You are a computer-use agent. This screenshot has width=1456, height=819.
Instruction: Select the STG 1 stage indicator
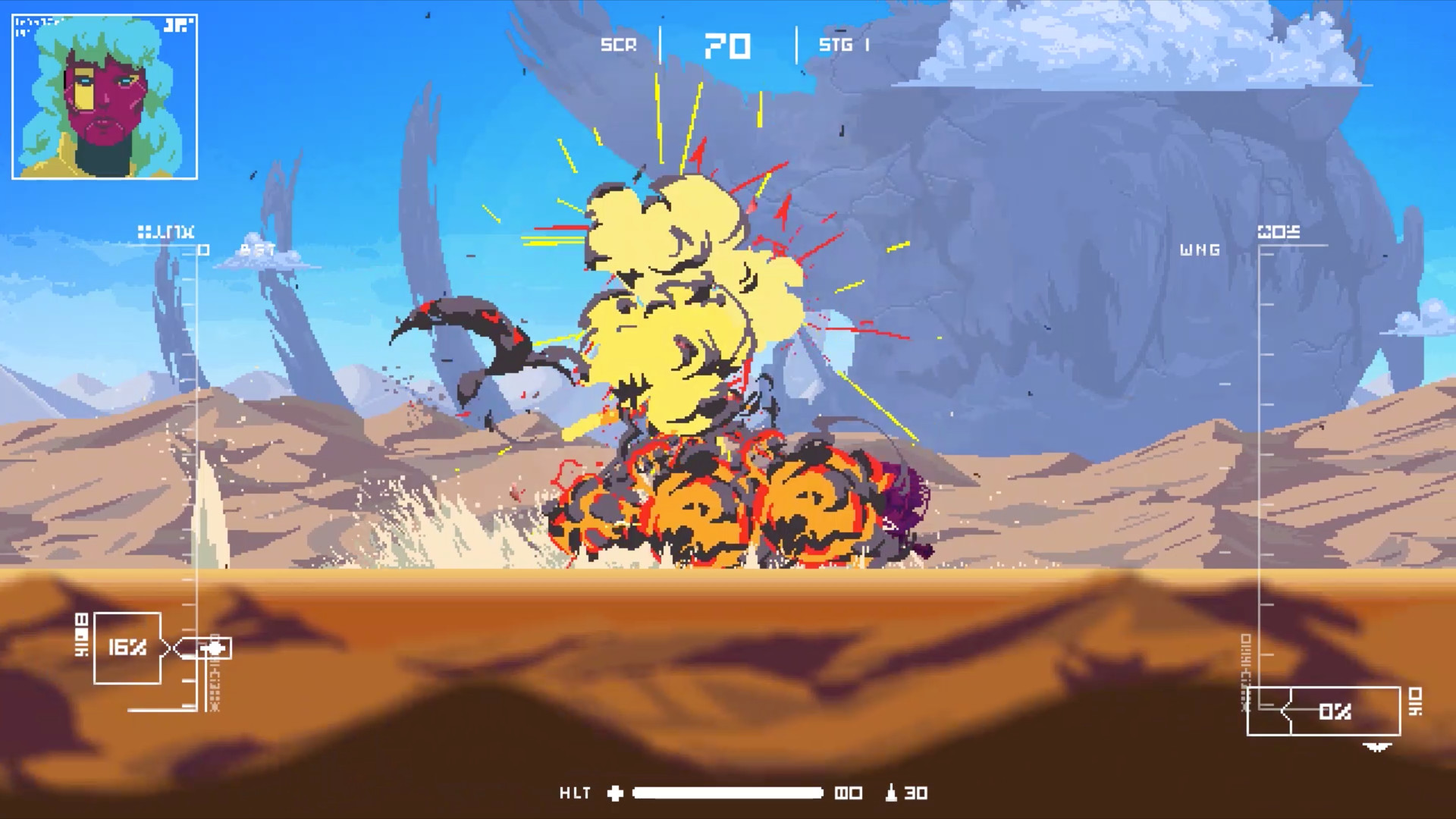(844, 45)
